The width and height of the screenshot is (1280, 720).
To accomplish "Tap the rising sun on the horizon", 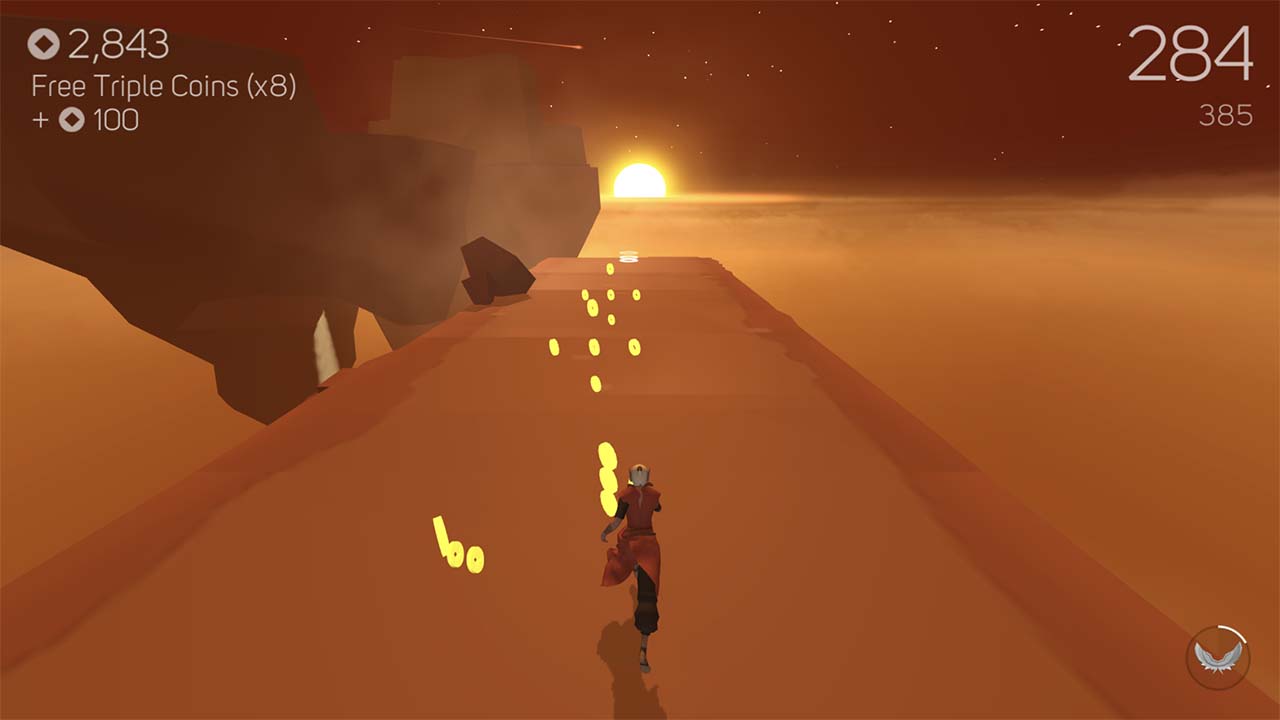I will point(640,182).
